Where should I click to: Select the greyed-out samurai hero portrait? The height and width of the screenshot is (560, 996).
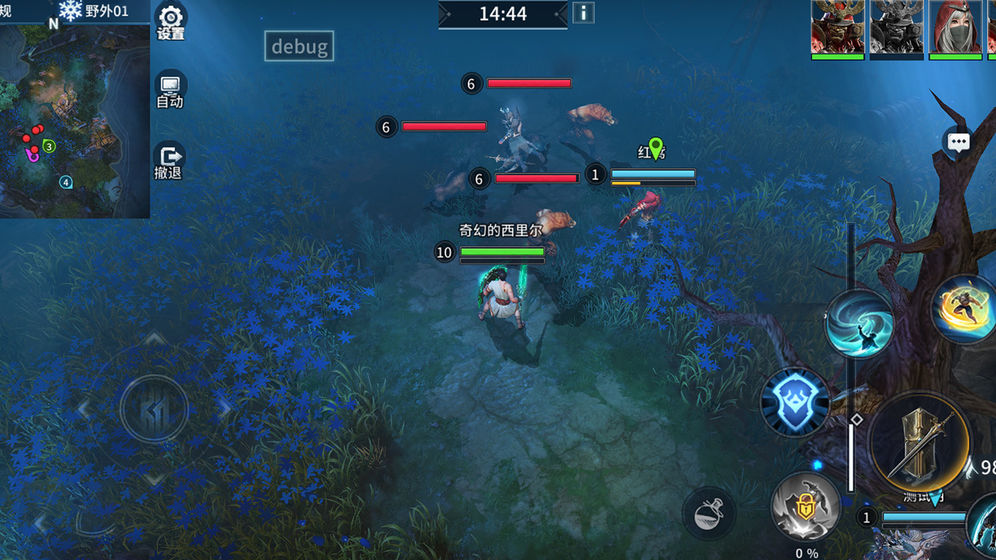tap(896, 27)
